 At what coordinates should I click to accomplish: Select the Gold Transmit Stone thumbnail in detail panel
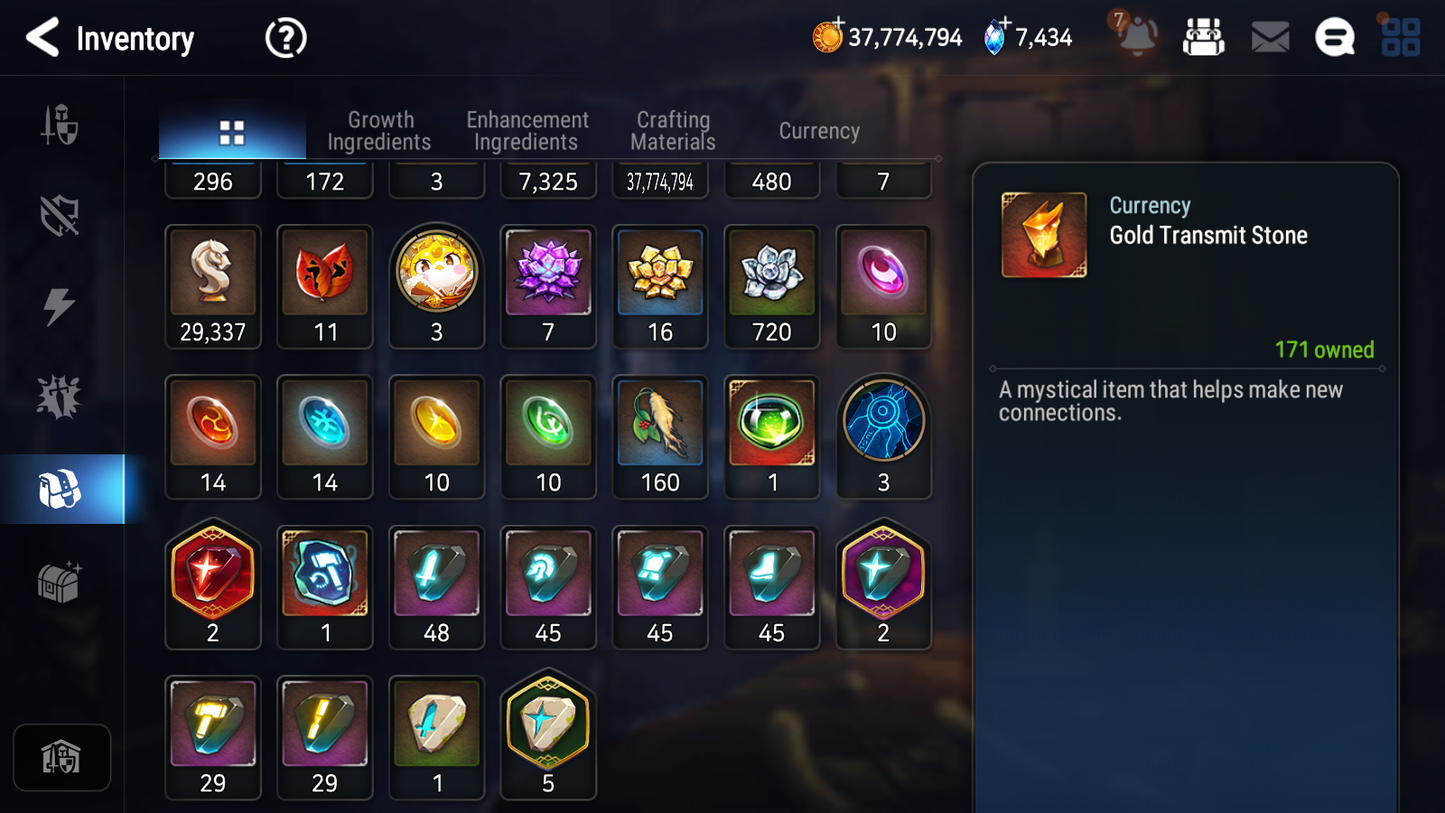tap(1044, 234)
